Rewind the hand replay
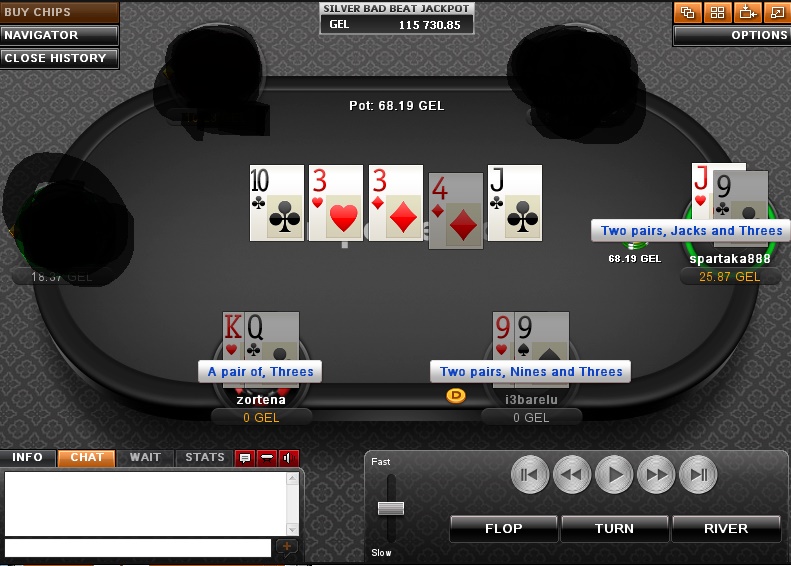Image resolution: width=791 pixels, height=566 pixels. (571, 474)
